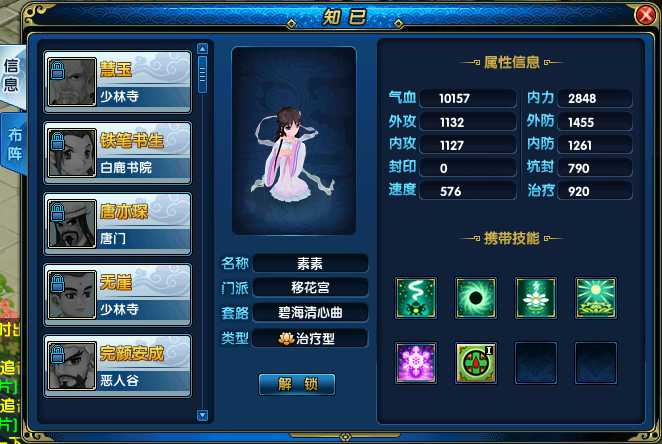
Task: Choose the black vortex skill icon
Action: tap(475, 297)
